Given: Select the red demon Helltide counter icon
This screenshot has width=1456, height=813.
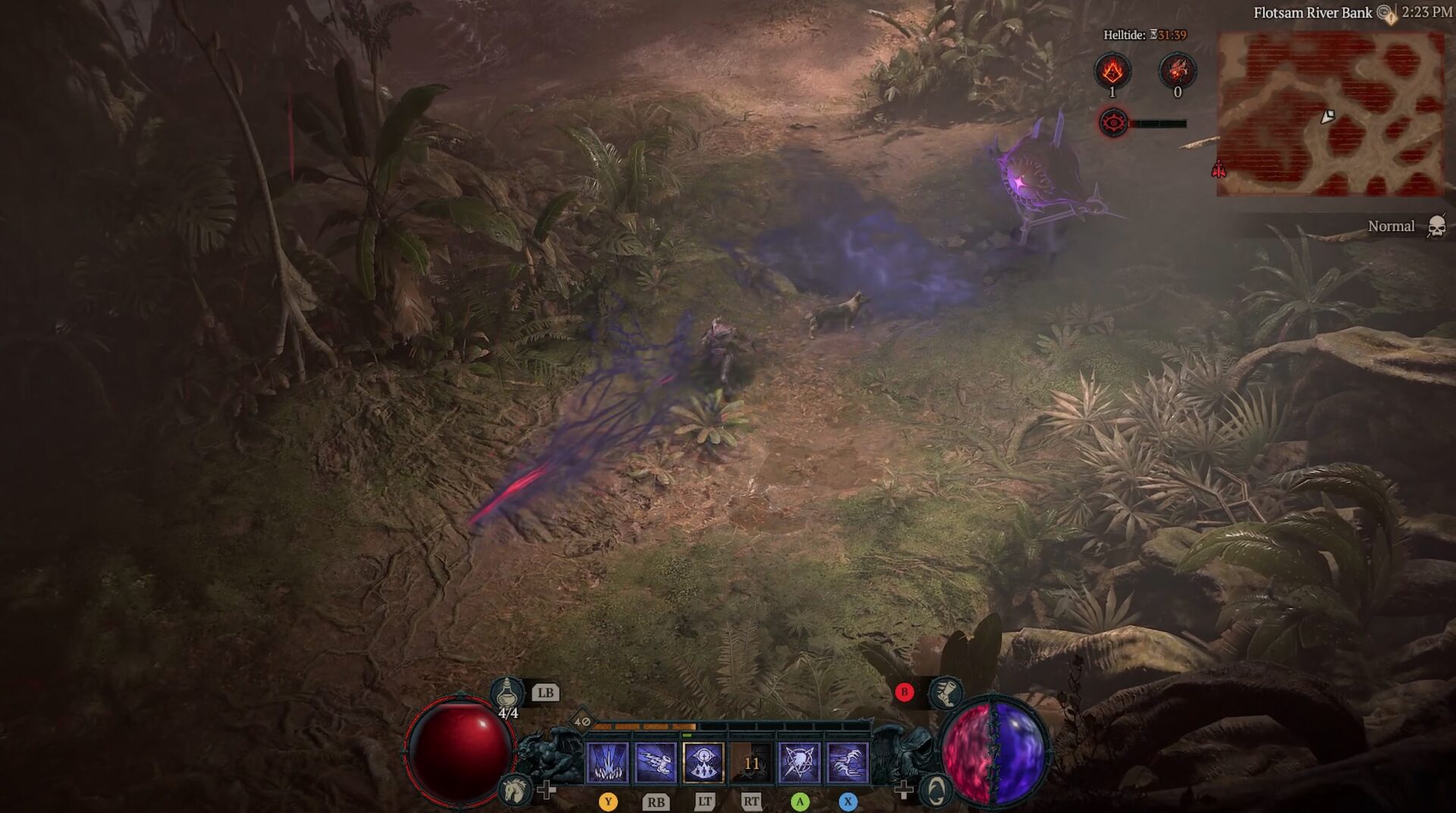Looking at the screenshot, I should (1177, 71).
